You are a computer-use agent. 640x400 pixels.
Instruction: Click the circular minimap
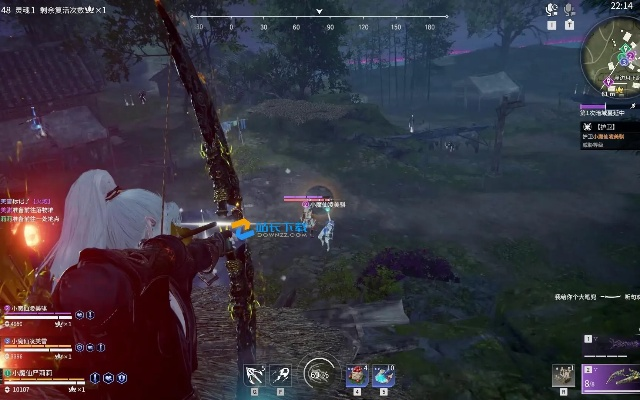point(612,54)
